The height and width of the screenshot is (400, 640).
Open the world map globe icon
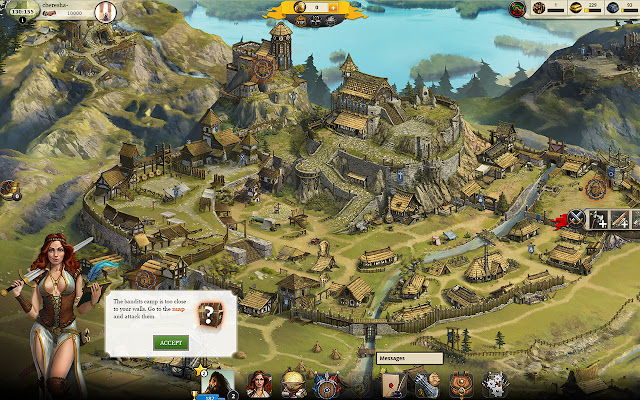tap(293, 383)
